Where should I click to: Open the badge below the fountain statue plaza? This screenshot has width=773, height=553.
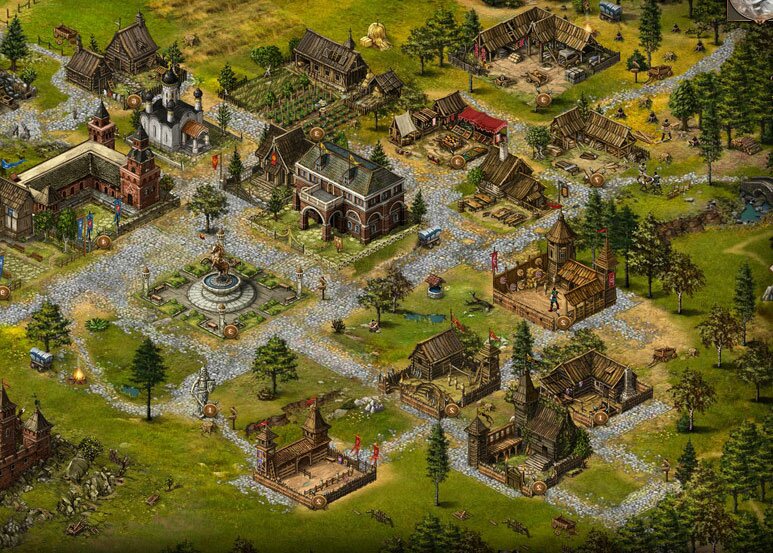(x=230, y=330)
